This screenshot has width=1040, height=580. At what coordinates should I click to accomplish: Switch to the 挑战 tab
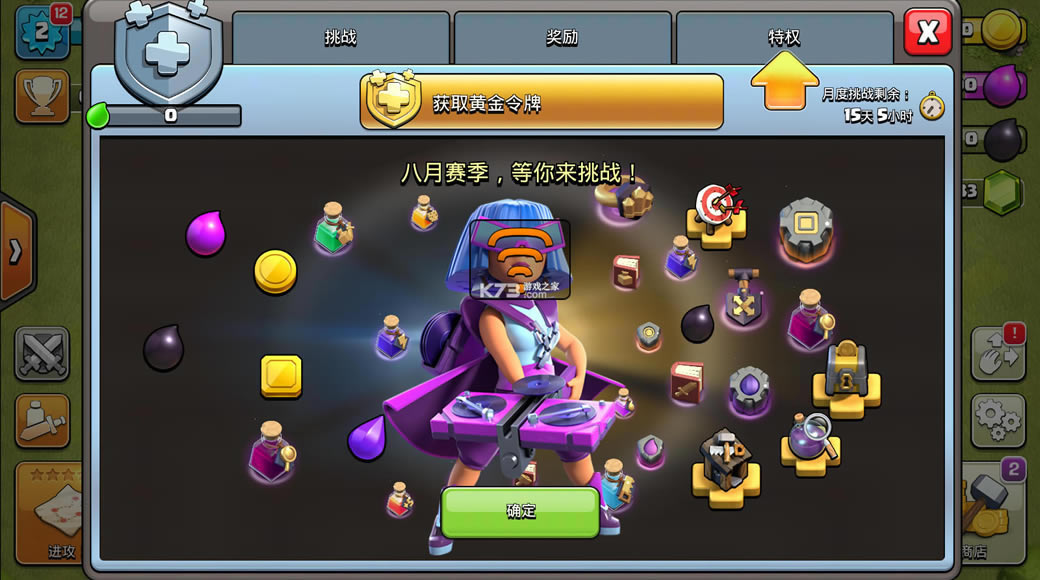pos(341,38)
